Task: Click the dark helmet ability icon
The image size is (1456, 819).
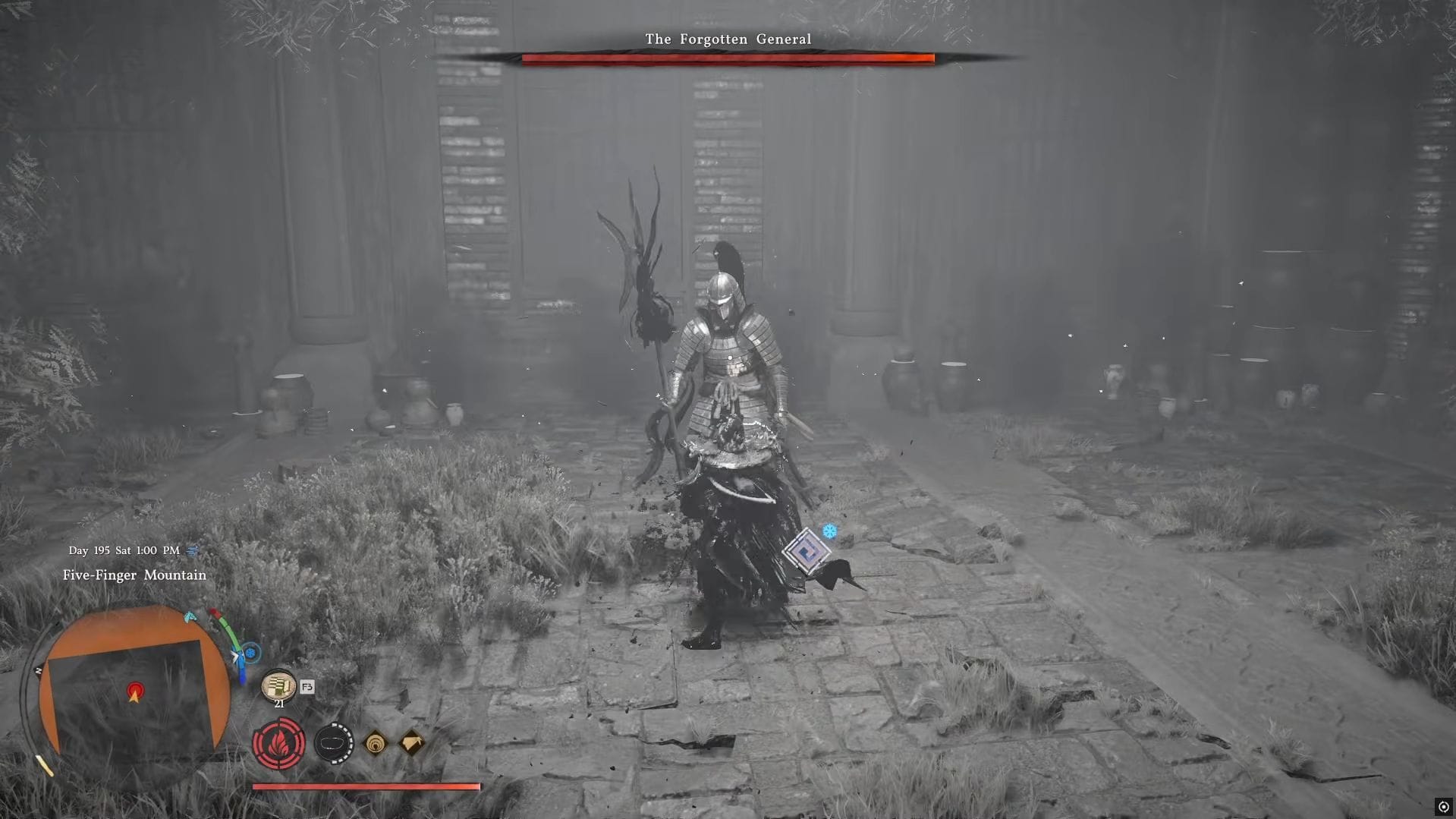Action: click(334, 742)
